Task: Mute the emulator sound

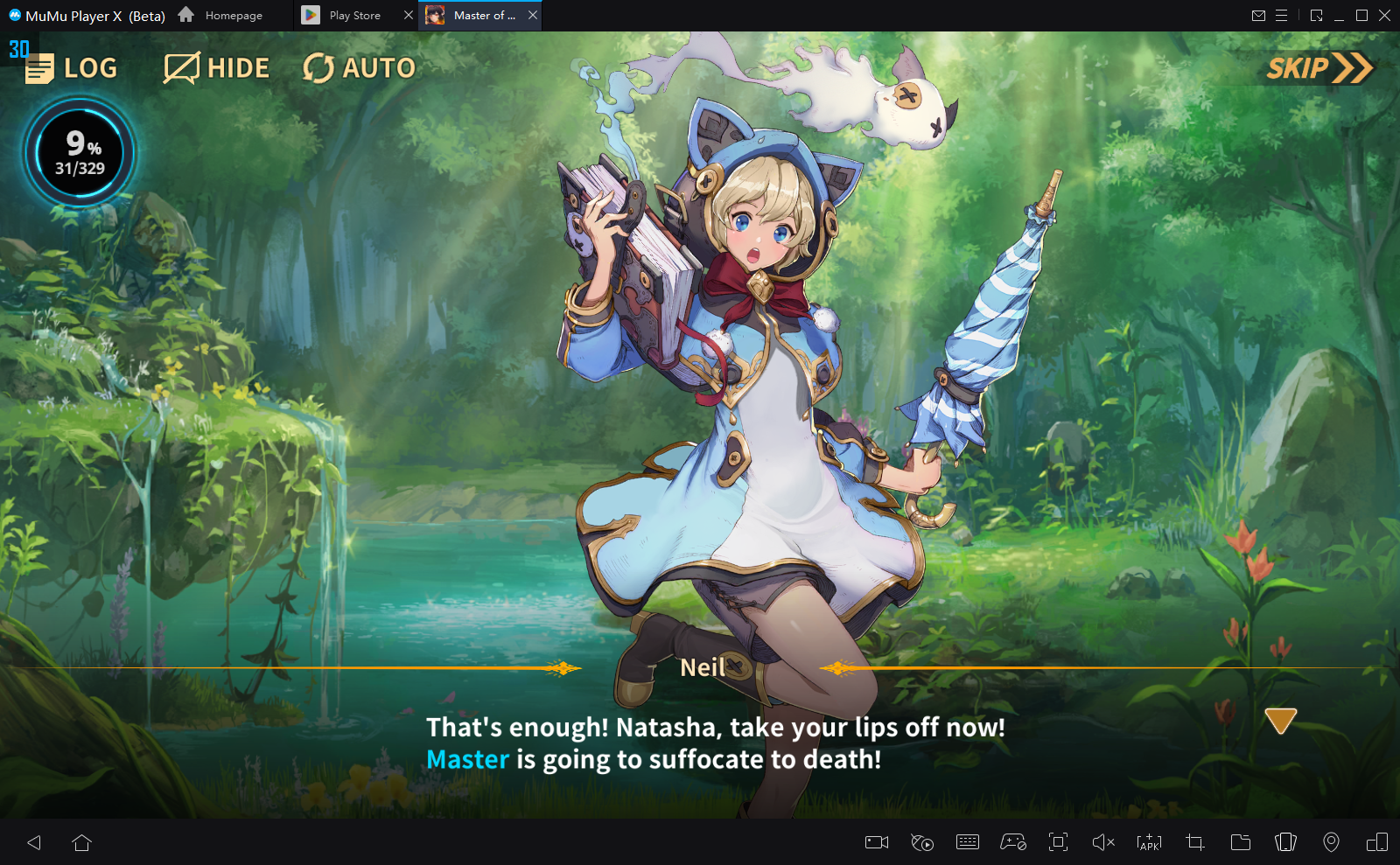Action: (1103, 842)
